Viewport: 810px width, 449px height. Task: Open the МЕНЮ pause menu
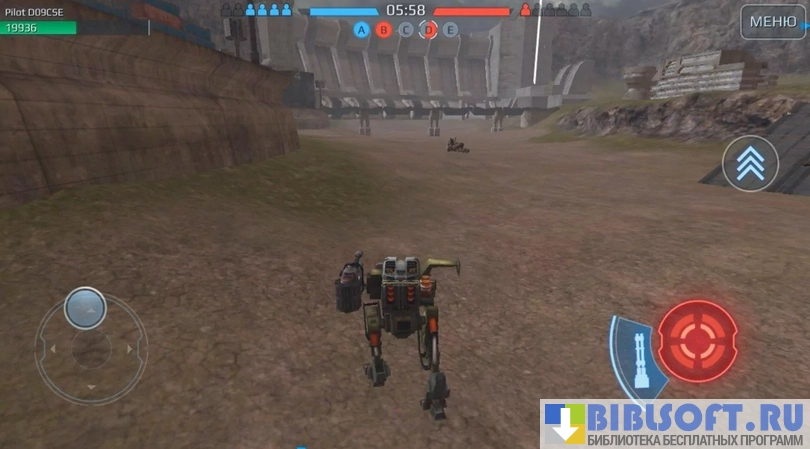(773, 21)
